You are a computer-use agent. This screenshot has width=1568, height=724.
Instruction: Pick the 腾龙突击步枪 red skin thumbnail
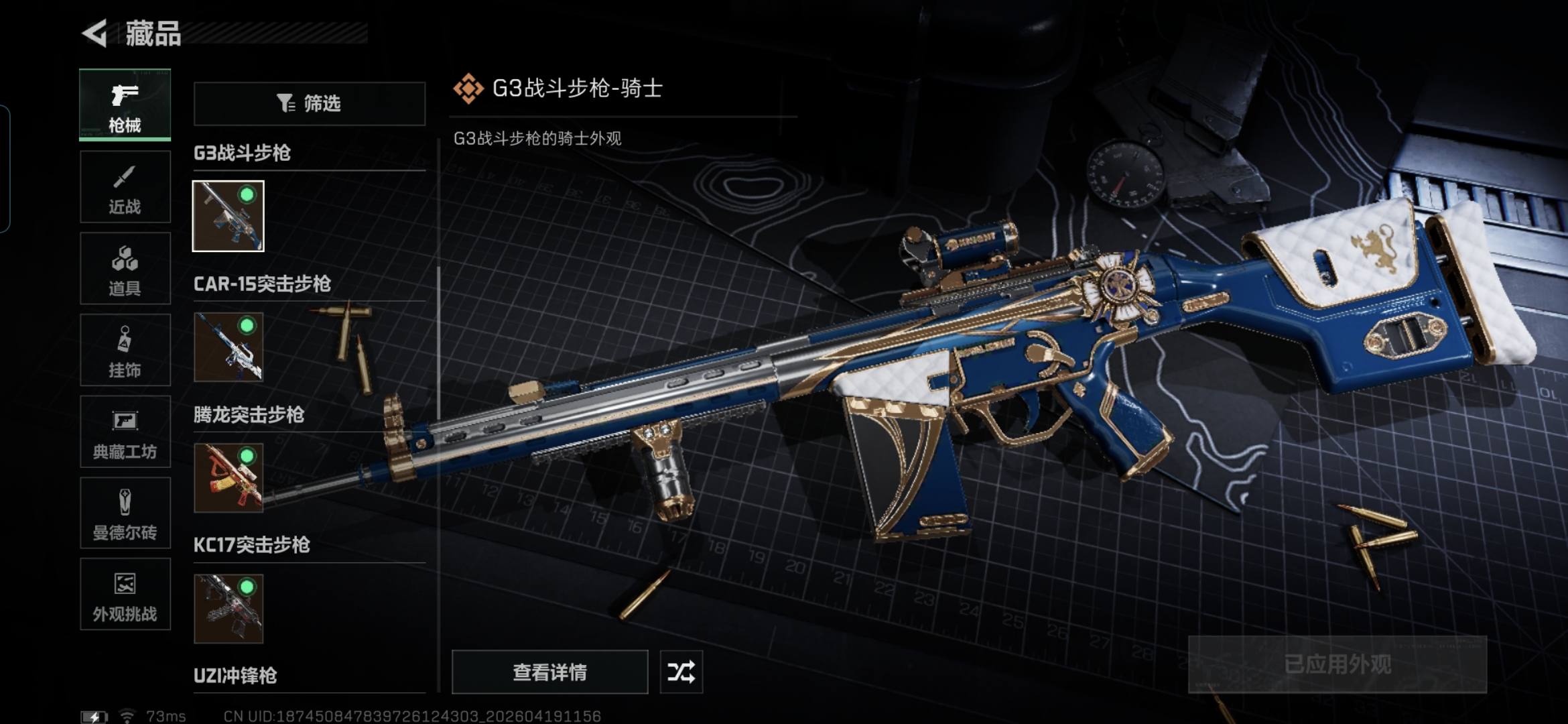tap(228, 477)
